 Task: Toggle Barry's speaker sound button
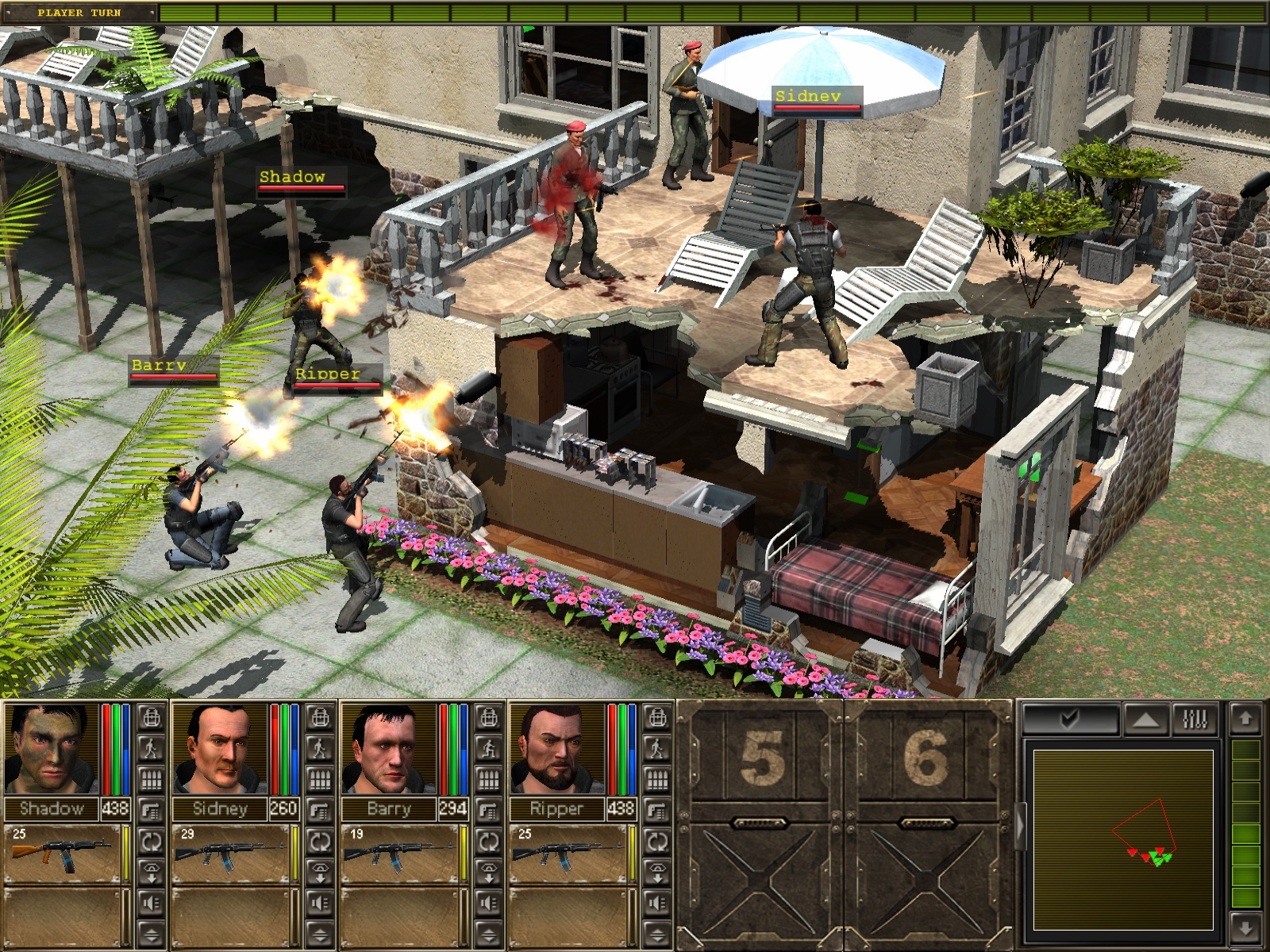pos(488,903)
